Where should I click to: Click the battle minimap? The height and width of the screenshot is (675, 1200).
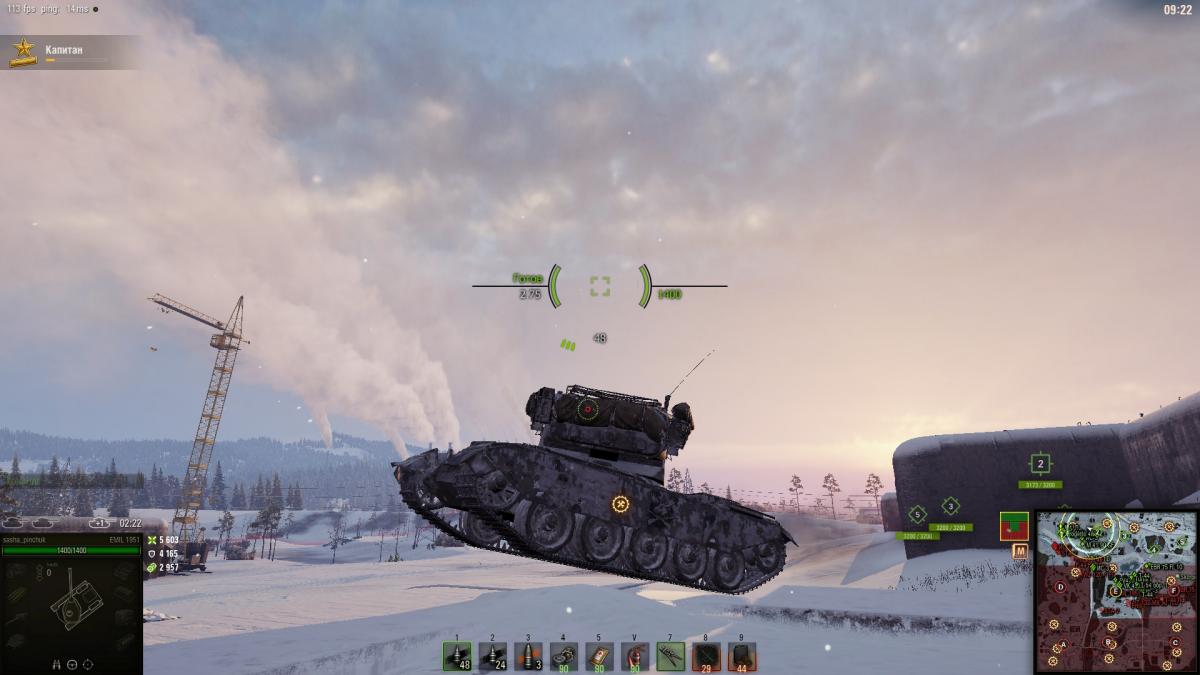1116,591
